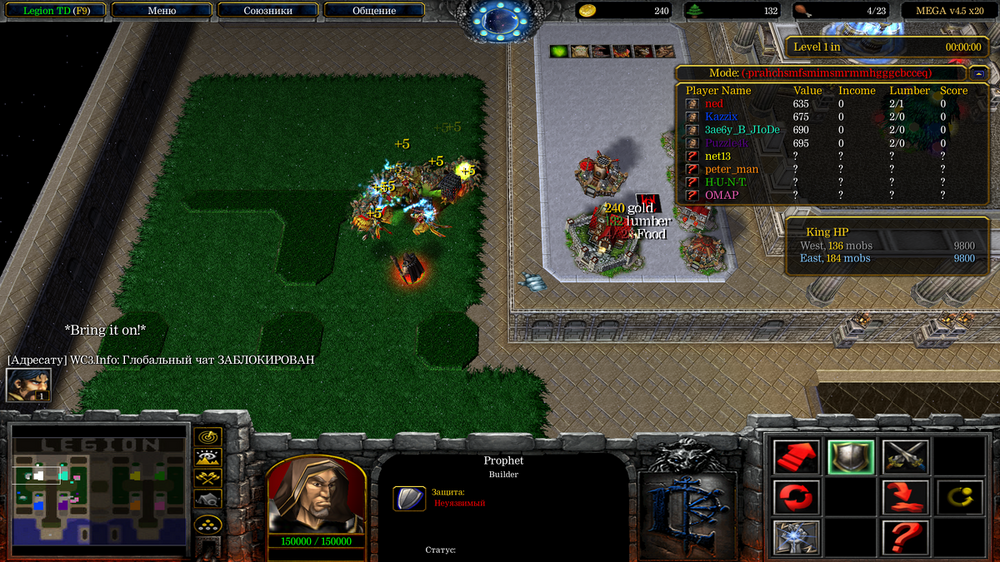The width and height of the screenshot is (1000, 562).
Task: Activate the glowing blue fist ability
Action: click(797, 536)
